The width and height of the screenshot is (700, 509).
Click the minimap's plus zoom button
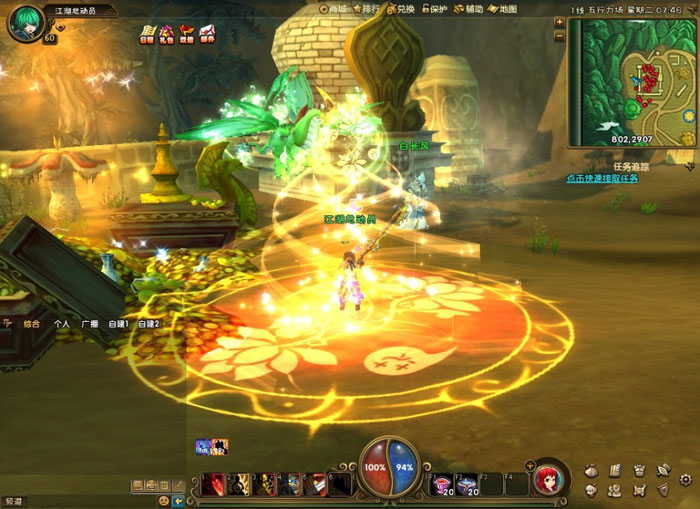[x=559, y=23]
